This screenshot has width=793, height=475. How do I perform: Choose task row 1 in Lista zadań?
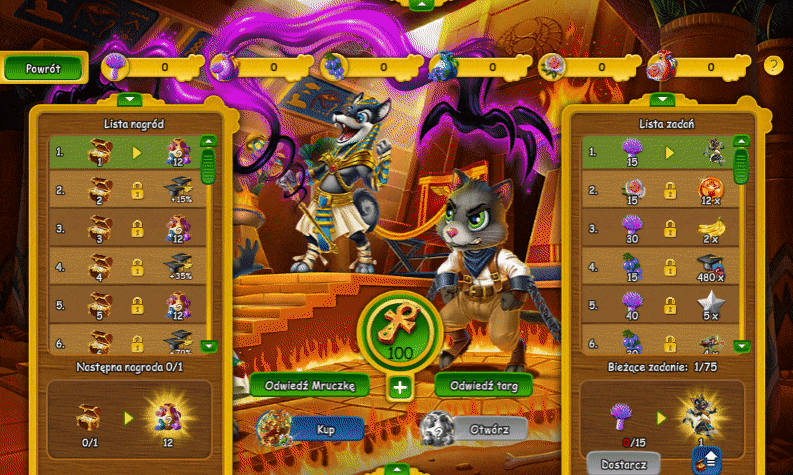[653, 153]
